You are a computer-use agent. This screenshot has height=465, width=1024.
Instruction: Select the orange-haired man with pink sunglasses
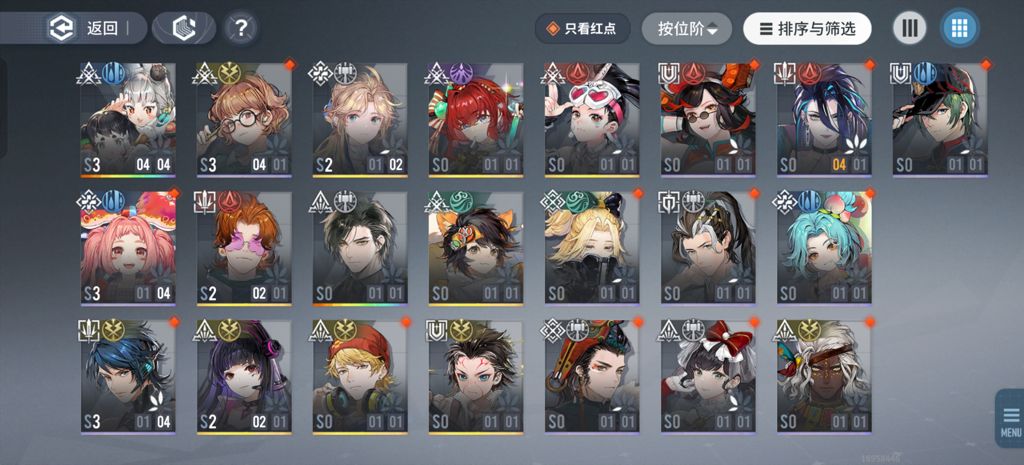(244, 248)
